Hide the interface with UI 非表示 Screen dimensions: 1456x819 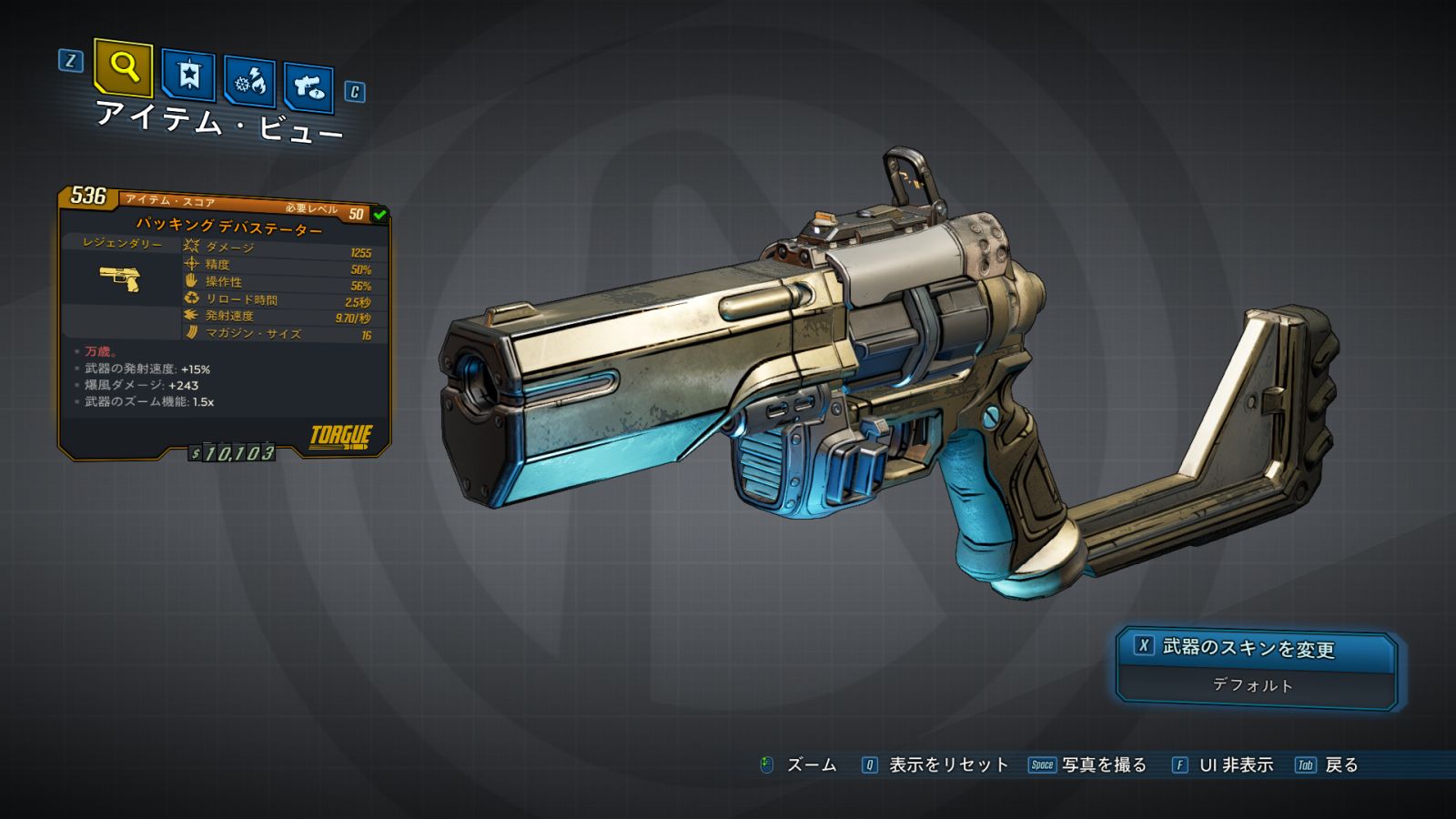pyautogui.click(x=1235, y=765)
